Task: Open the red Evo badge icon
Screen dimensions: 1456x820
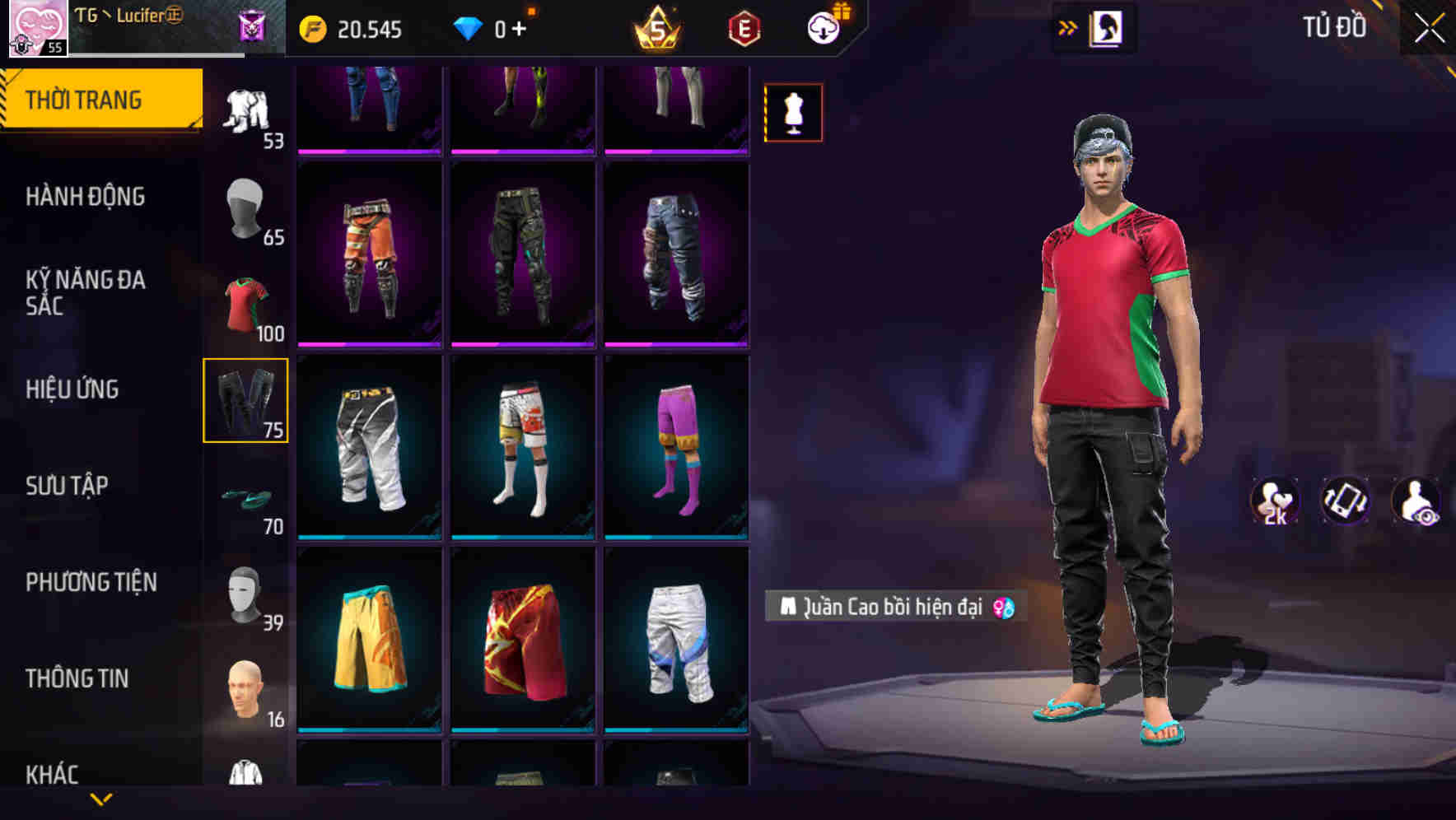Action: 744,29
